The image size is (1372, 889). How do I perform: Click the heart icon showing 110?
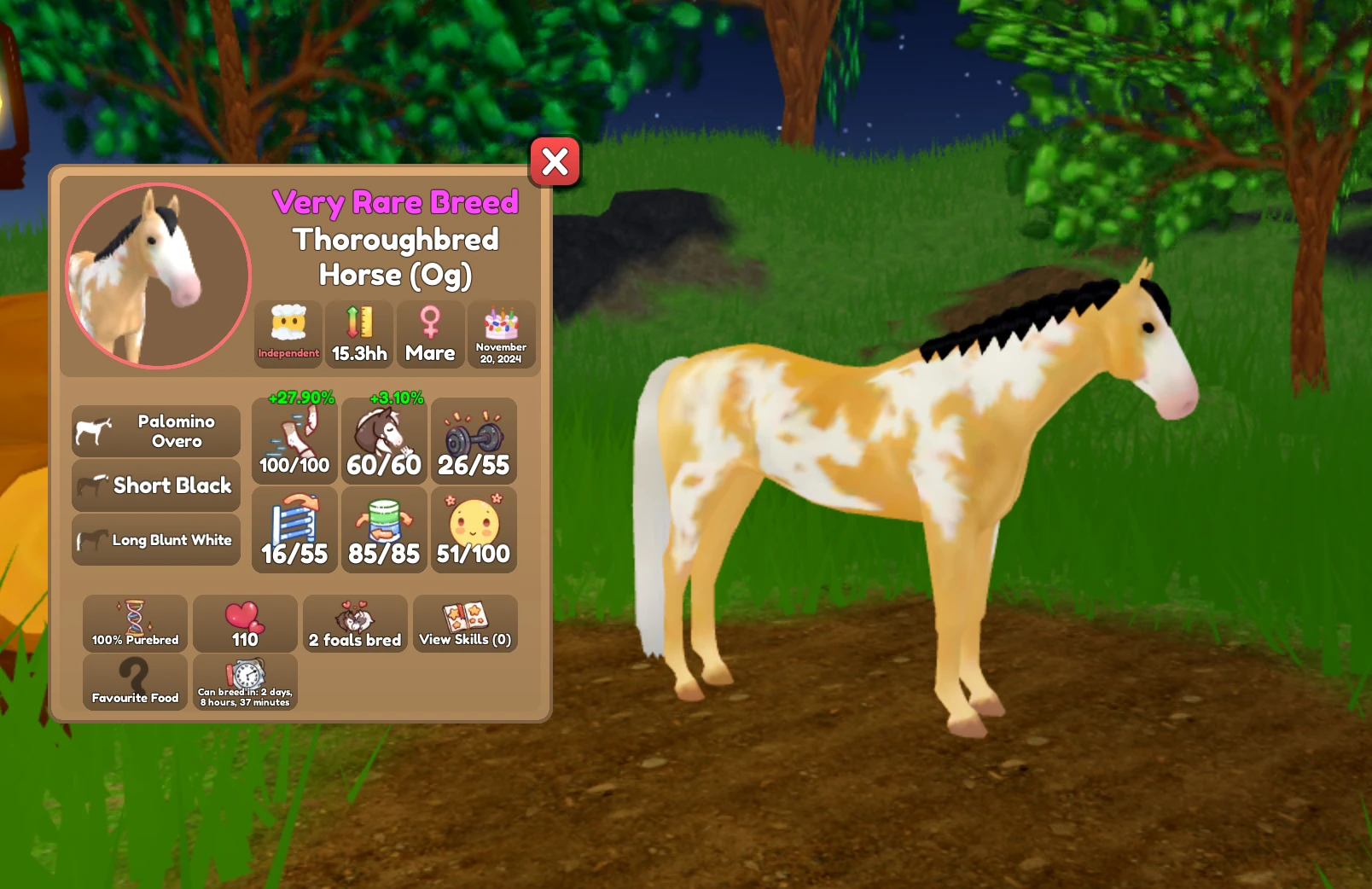coord(244,624)
